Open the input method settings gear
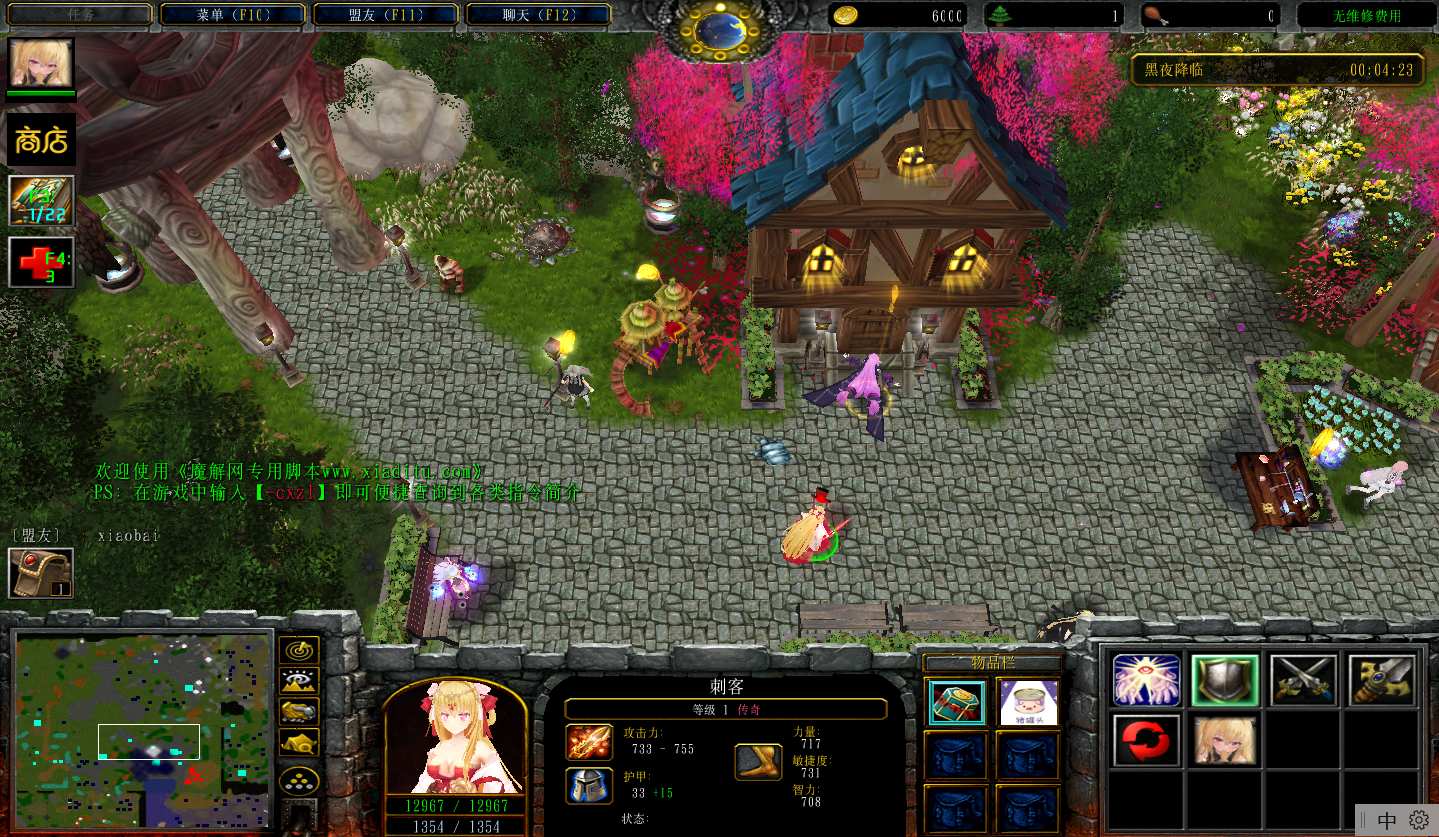The width and height of the screenshot is (1439, 837). click(x=1418, y=820)
